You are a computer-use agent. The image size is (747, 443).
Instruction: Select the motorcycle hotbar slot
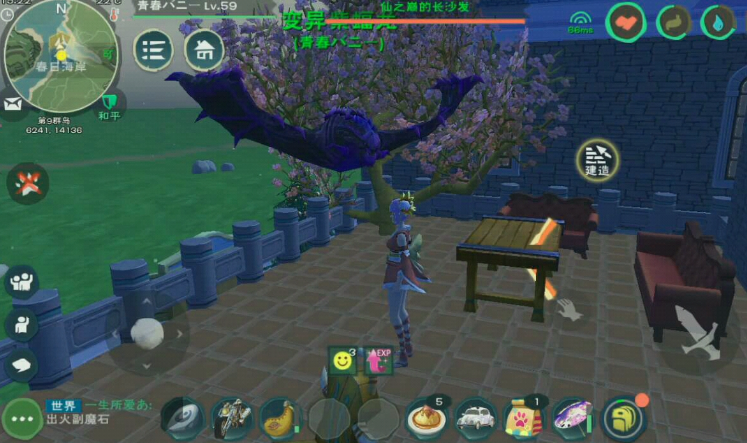231,417
